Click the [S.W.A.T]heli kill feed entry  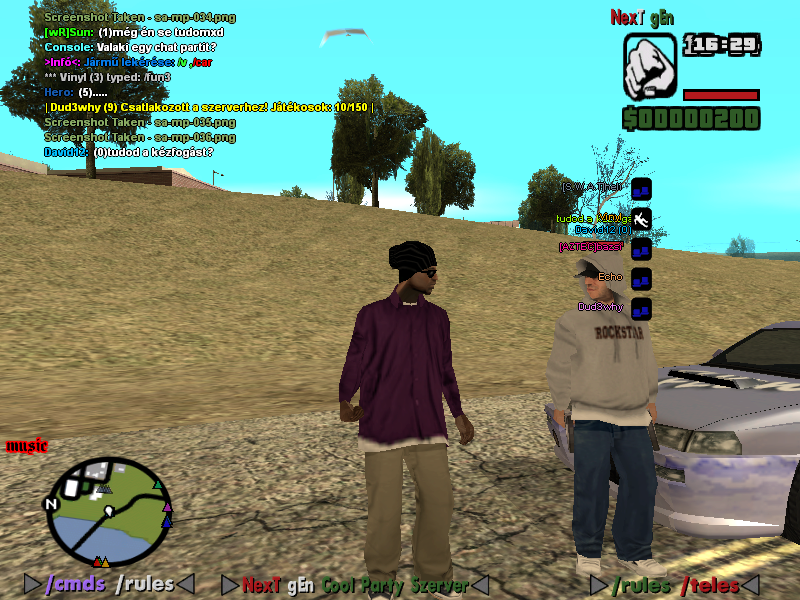point(592,187)
